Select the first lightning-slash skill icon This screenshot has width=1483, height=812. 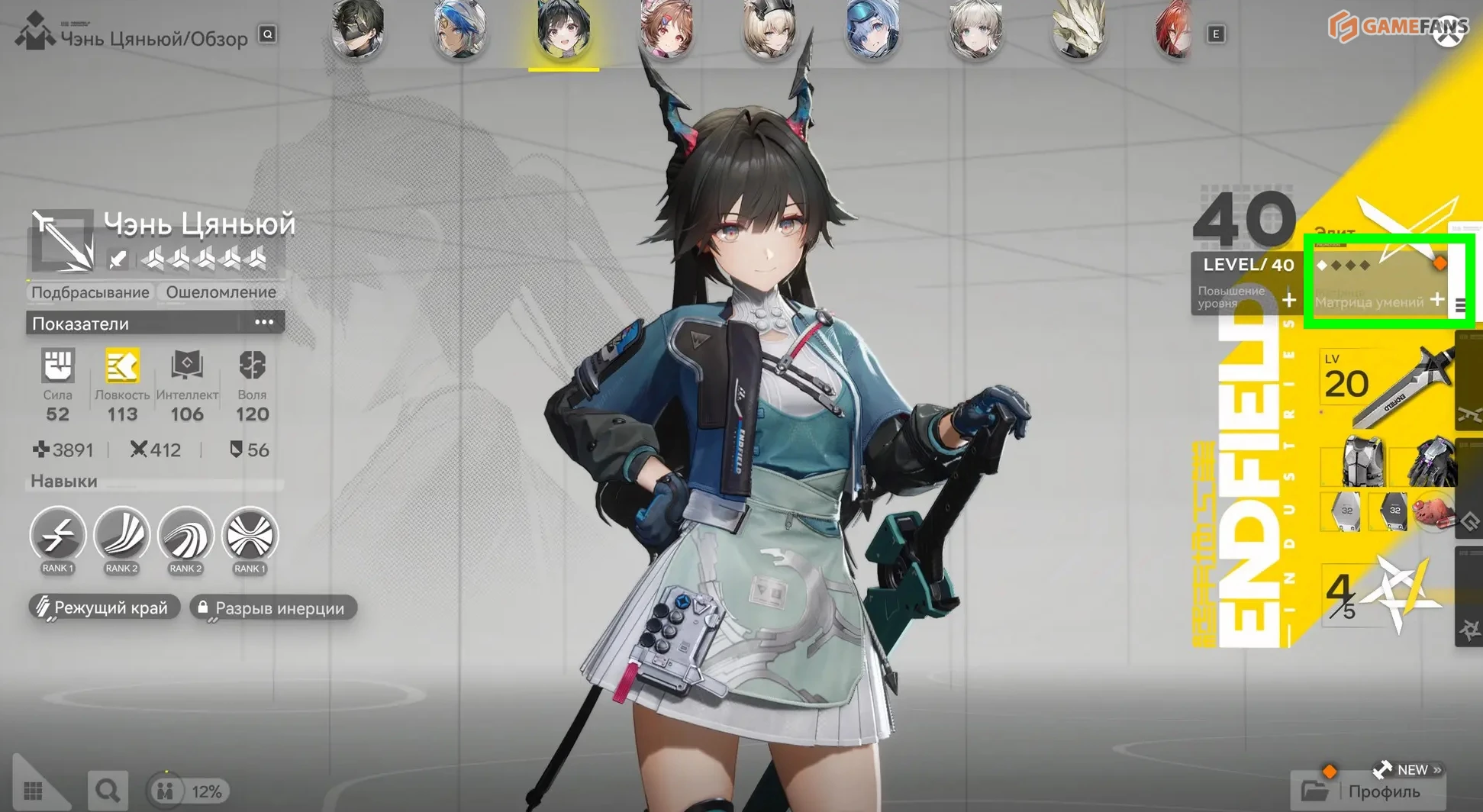58,535
